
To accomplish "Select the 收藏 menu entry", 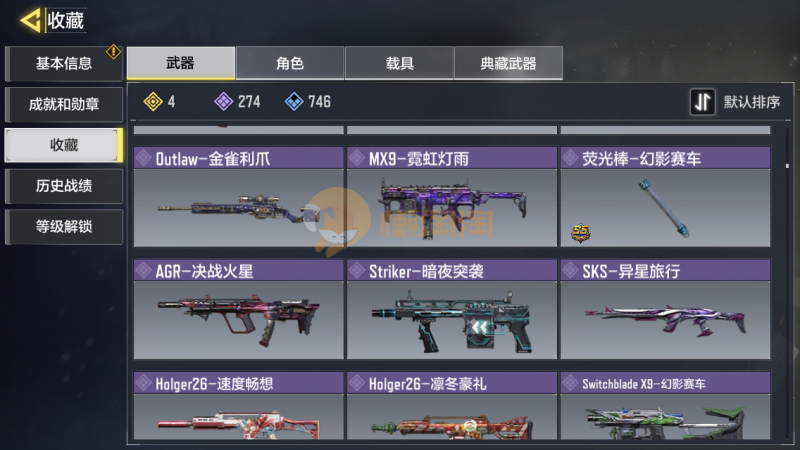I will [64, 145].
